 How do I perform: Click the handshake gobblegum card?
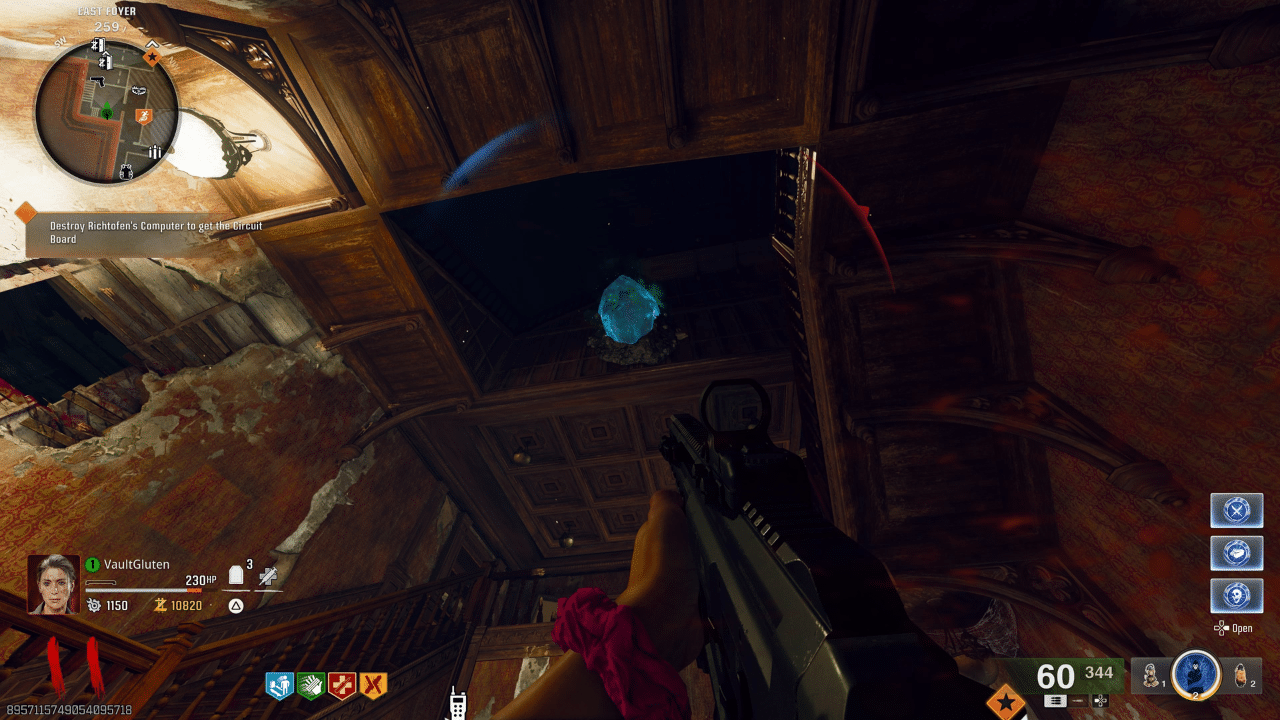[x=1236, y=553]
